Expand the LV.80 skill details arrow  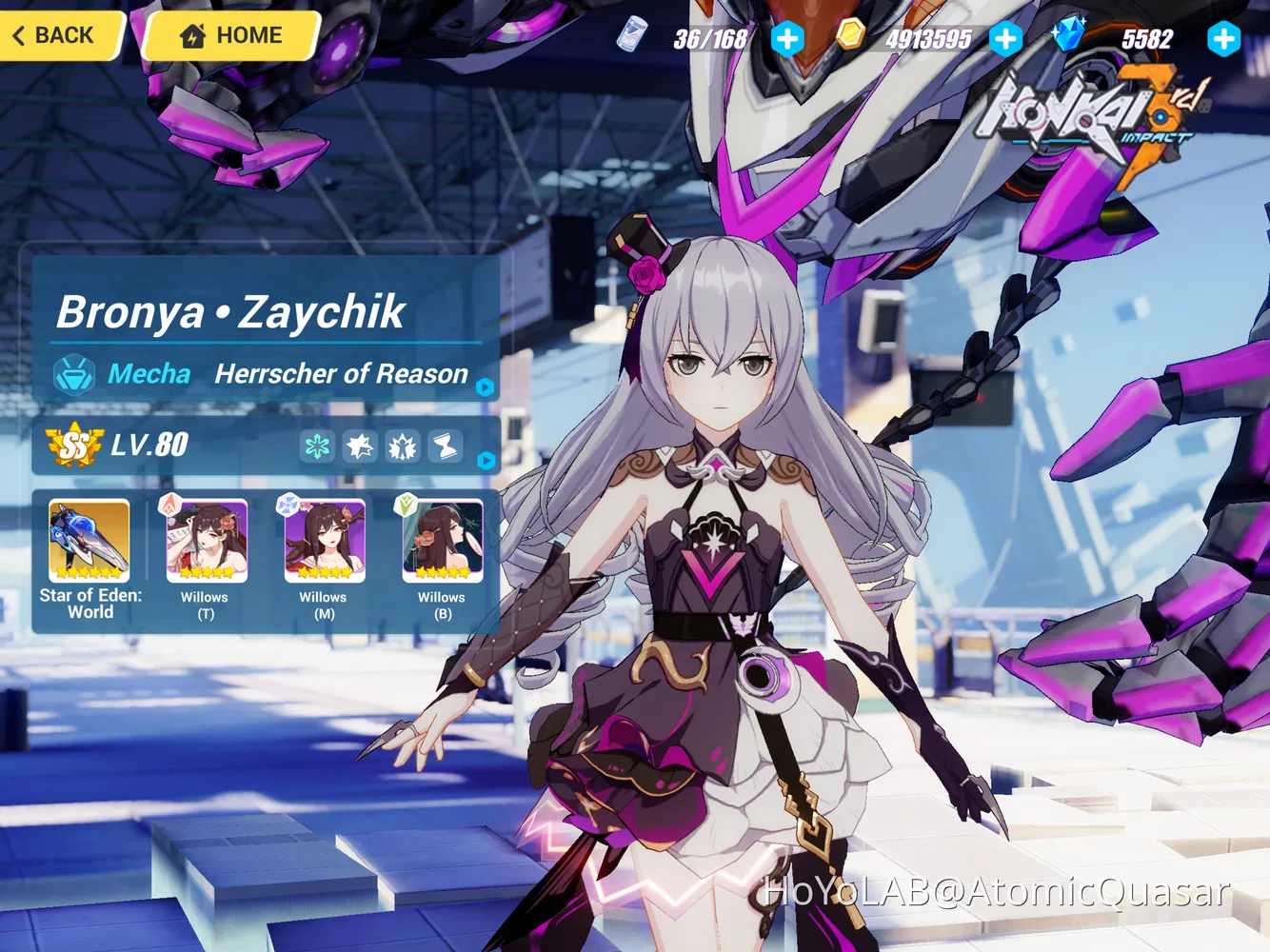486,460
